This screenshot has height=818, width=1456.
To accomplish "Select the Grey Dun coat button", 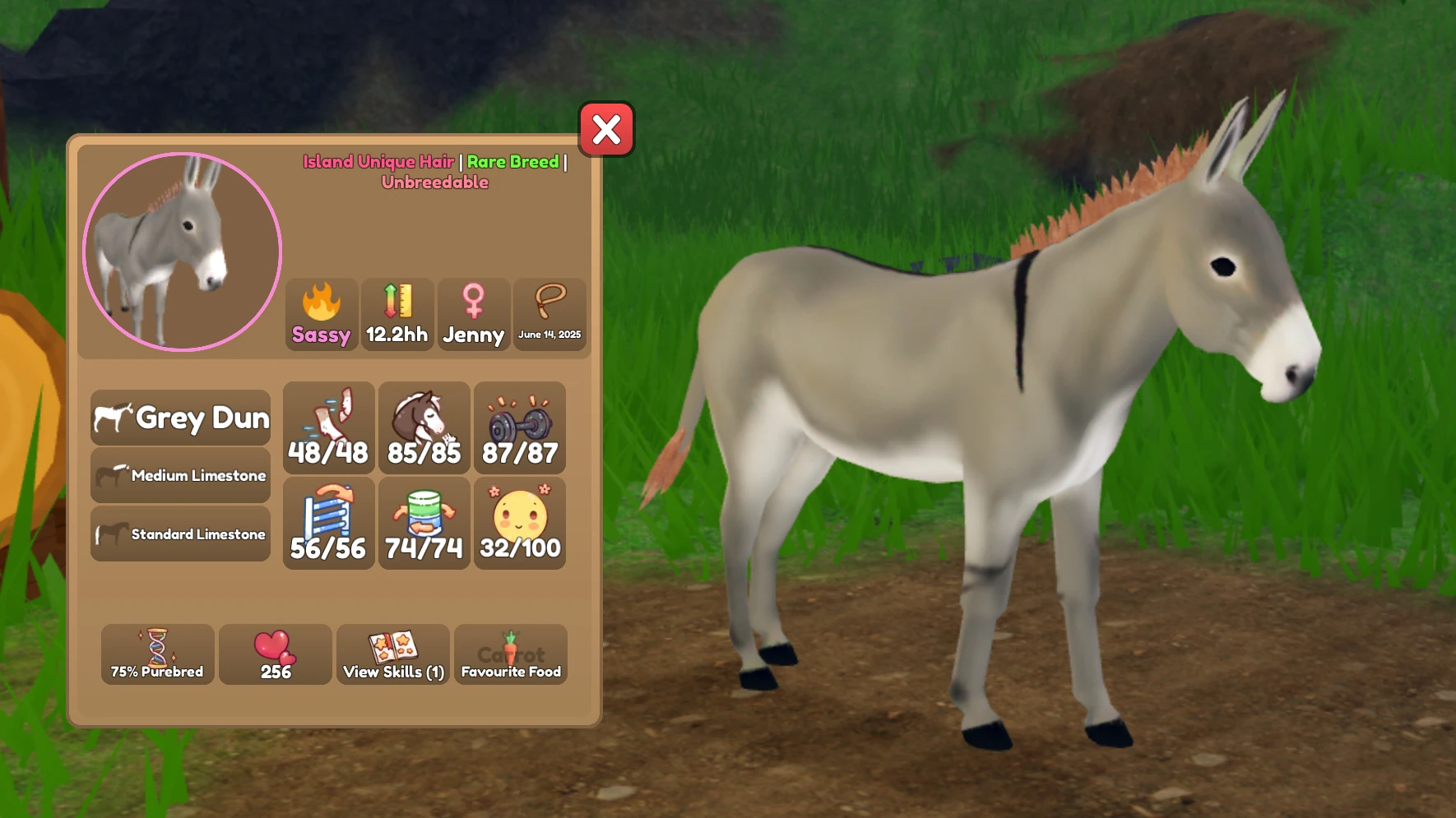I will click(x=180, y=418).
